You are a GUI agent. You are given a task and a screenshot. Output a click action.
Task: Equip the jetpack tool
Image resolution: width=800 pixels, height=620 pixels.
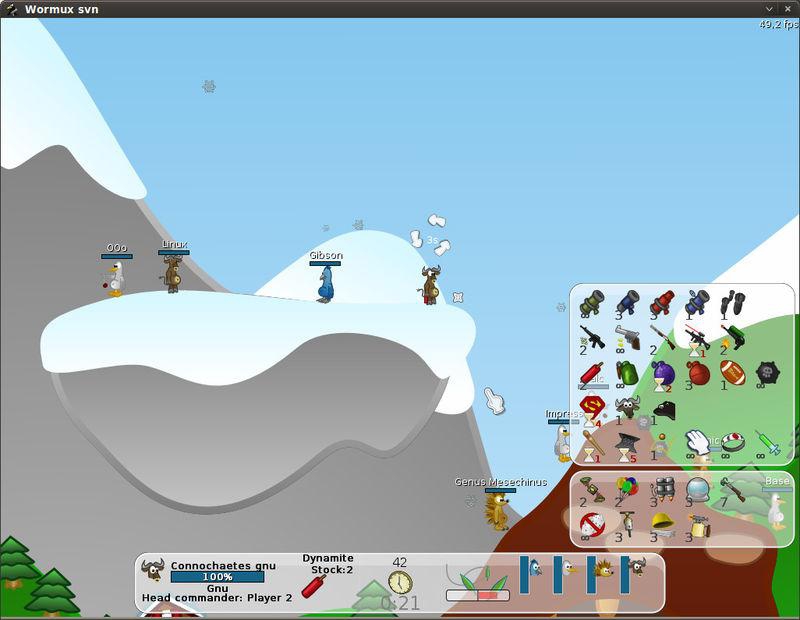point(662,489)
